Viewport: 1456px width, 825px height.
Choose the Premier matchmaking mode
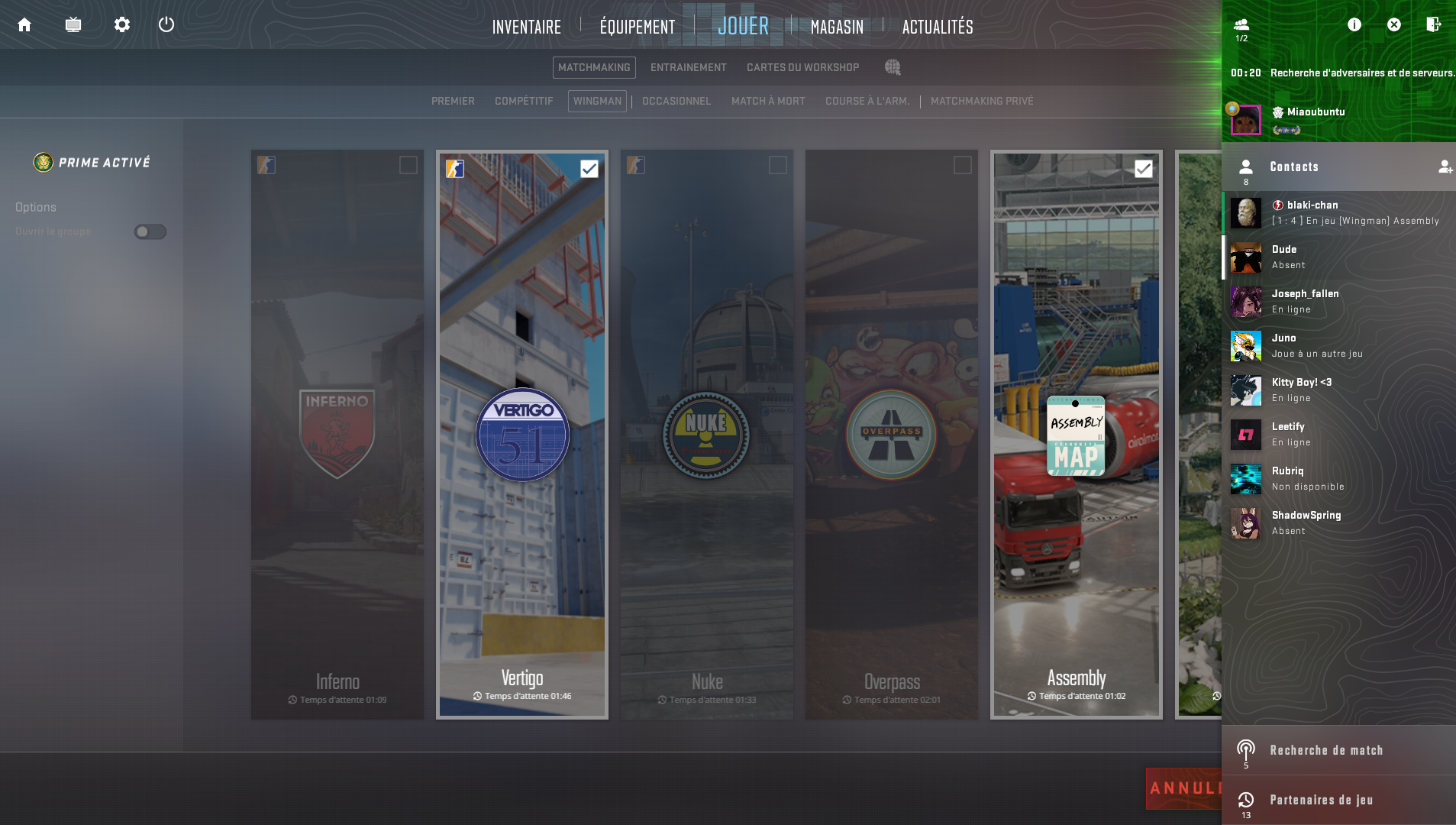(453, 102)
